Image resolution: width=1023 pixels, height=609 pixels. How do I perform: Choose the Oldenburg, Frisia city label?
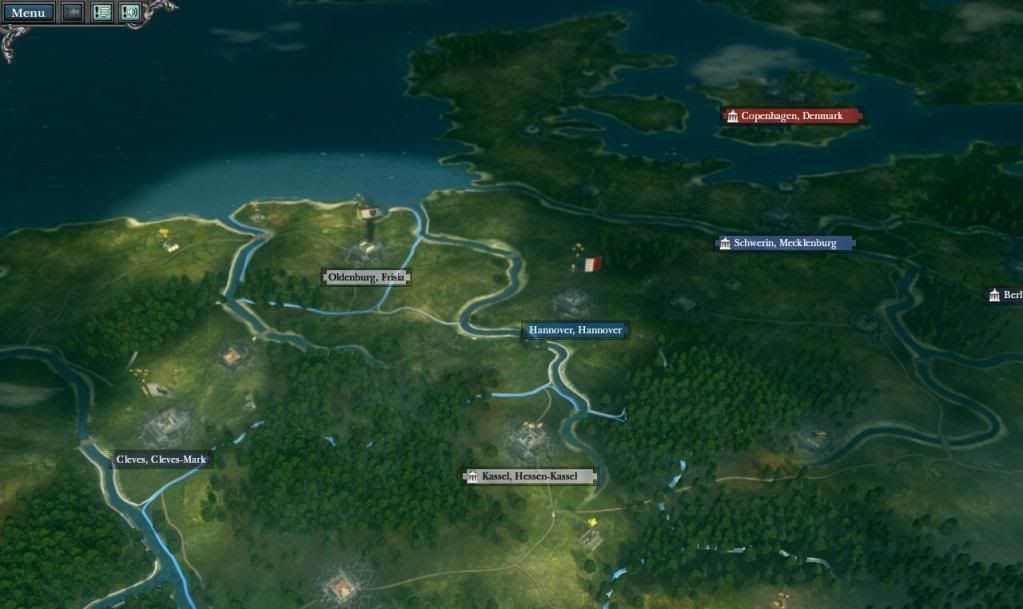[366, 277]
